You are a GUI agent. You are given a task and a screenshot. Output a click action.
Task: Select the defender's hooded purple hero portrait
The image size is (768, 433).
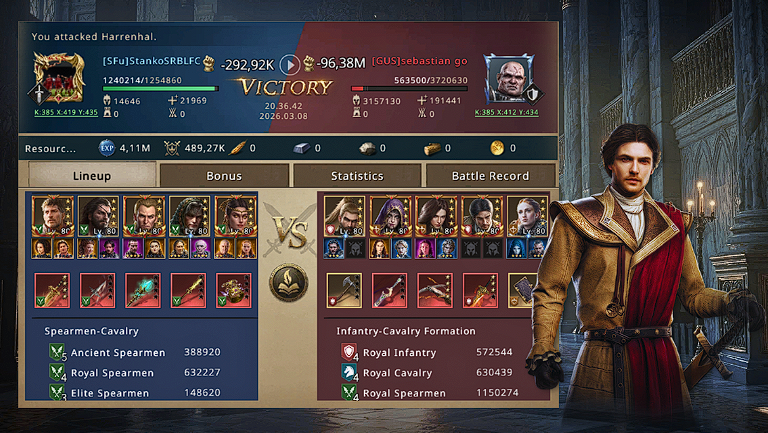tap(391, 216)
